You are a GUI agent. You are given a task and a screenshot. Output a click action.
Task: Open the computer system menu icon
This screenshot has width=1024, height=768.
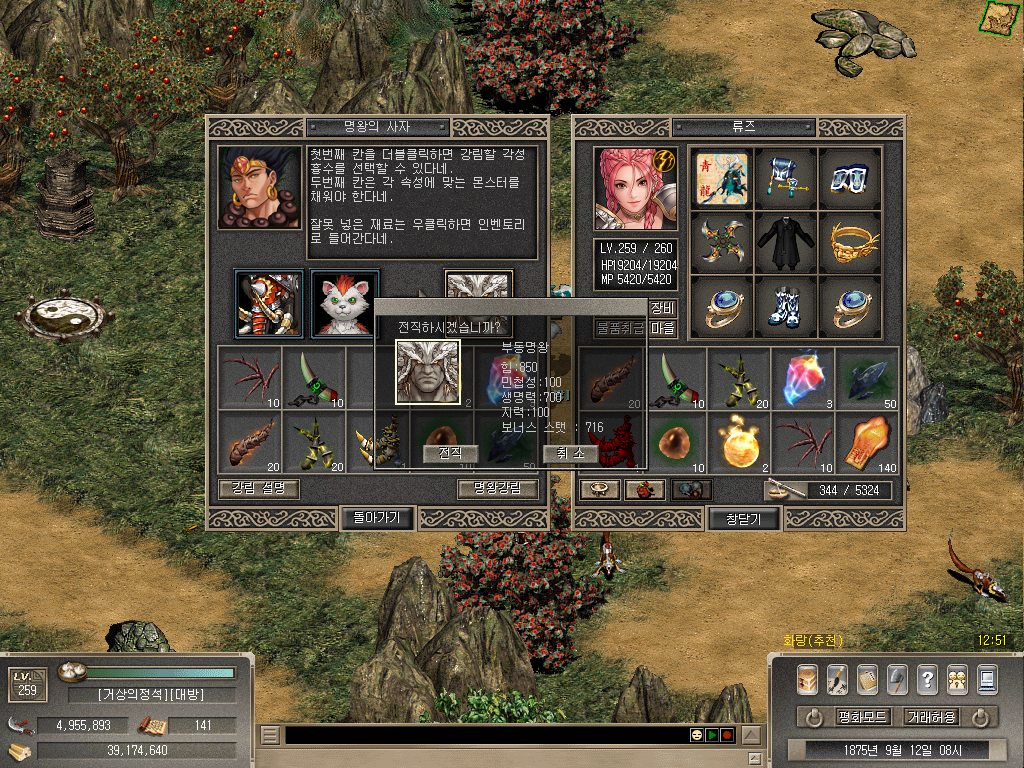pyautogui.click(x=987, y=679)
